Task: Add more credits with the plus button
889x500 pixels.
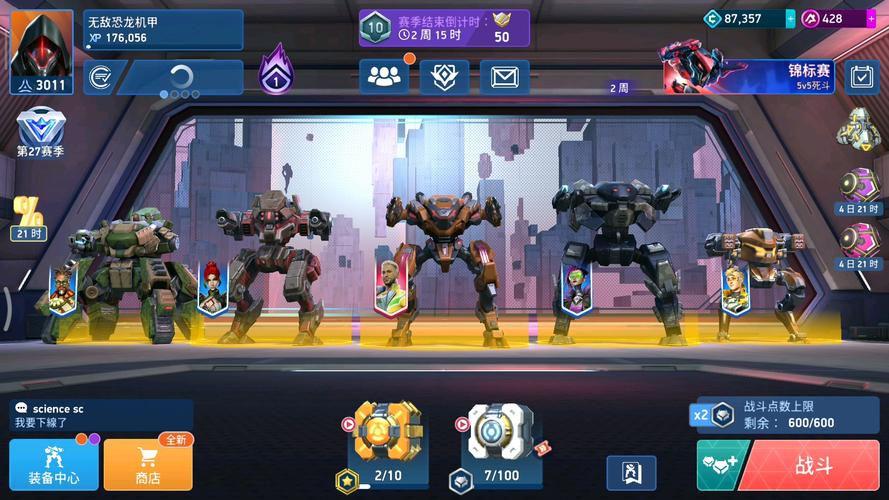Action: (790, 18)
